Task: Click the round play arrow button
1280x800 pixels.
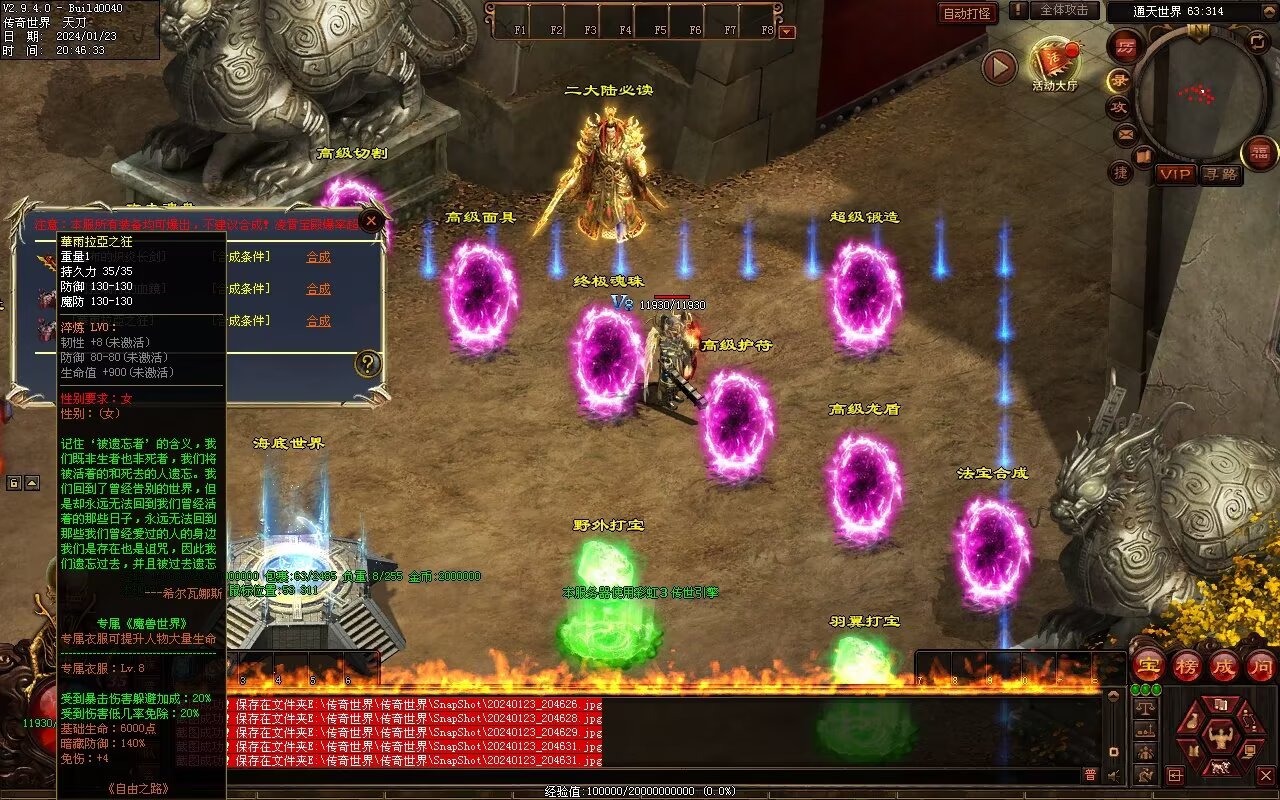Action: (999, 67)
